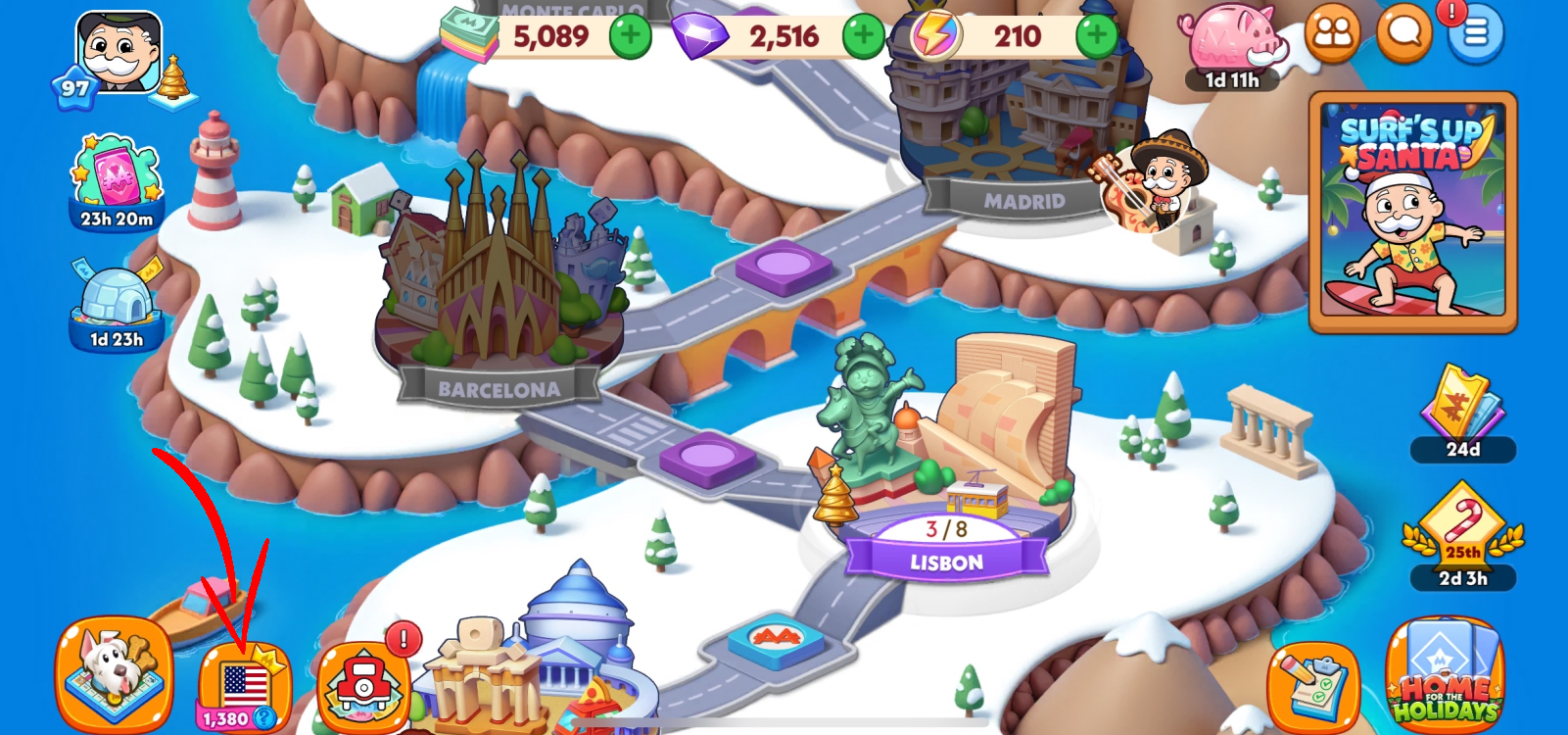Select the Barcelona city on the map

[x=499, y=284]
